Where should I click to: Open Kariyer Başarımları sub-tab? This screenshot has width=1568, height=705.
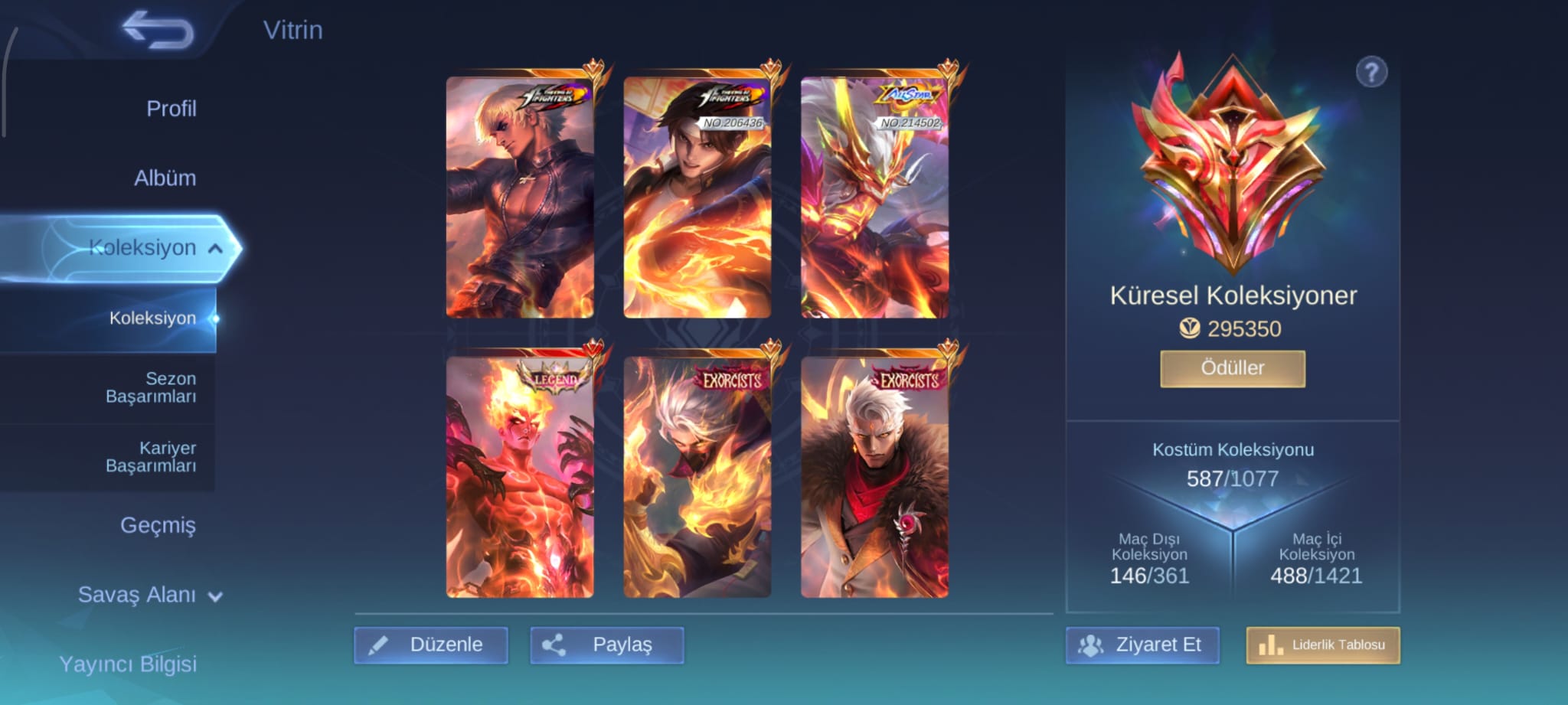pyautogui.click(x=151, y=457)
